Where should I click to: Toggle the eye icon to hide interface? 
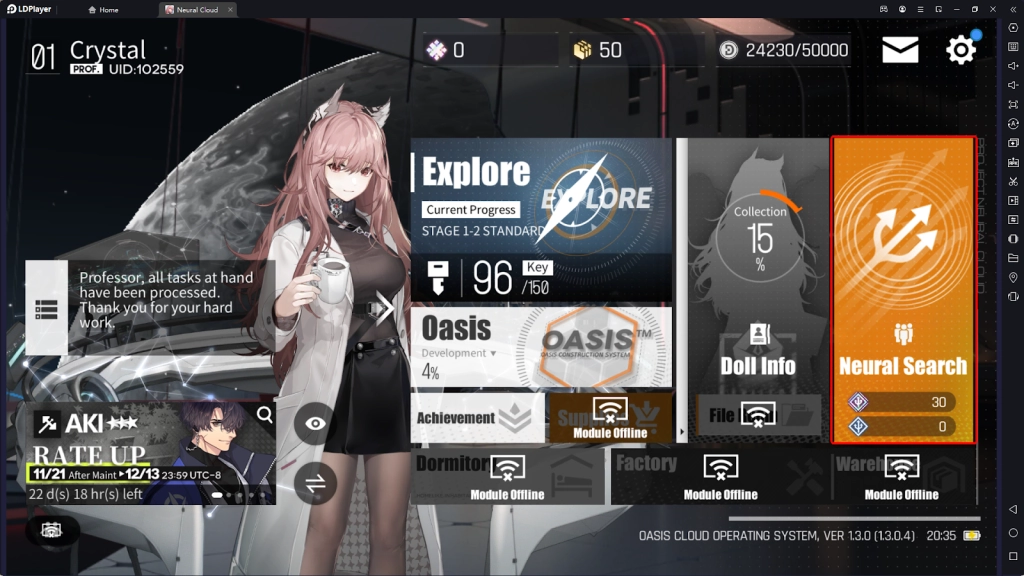315,423
